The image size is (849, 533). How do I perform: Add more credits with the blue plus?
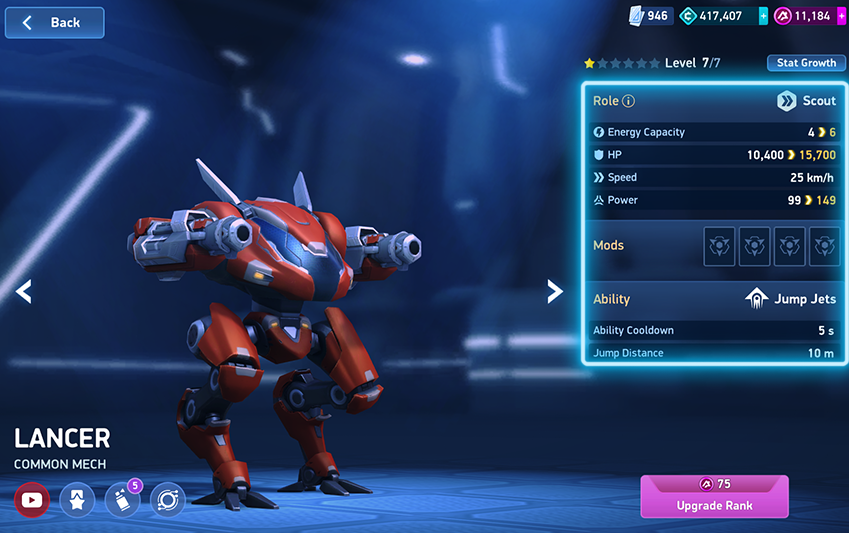coord(764,16)
